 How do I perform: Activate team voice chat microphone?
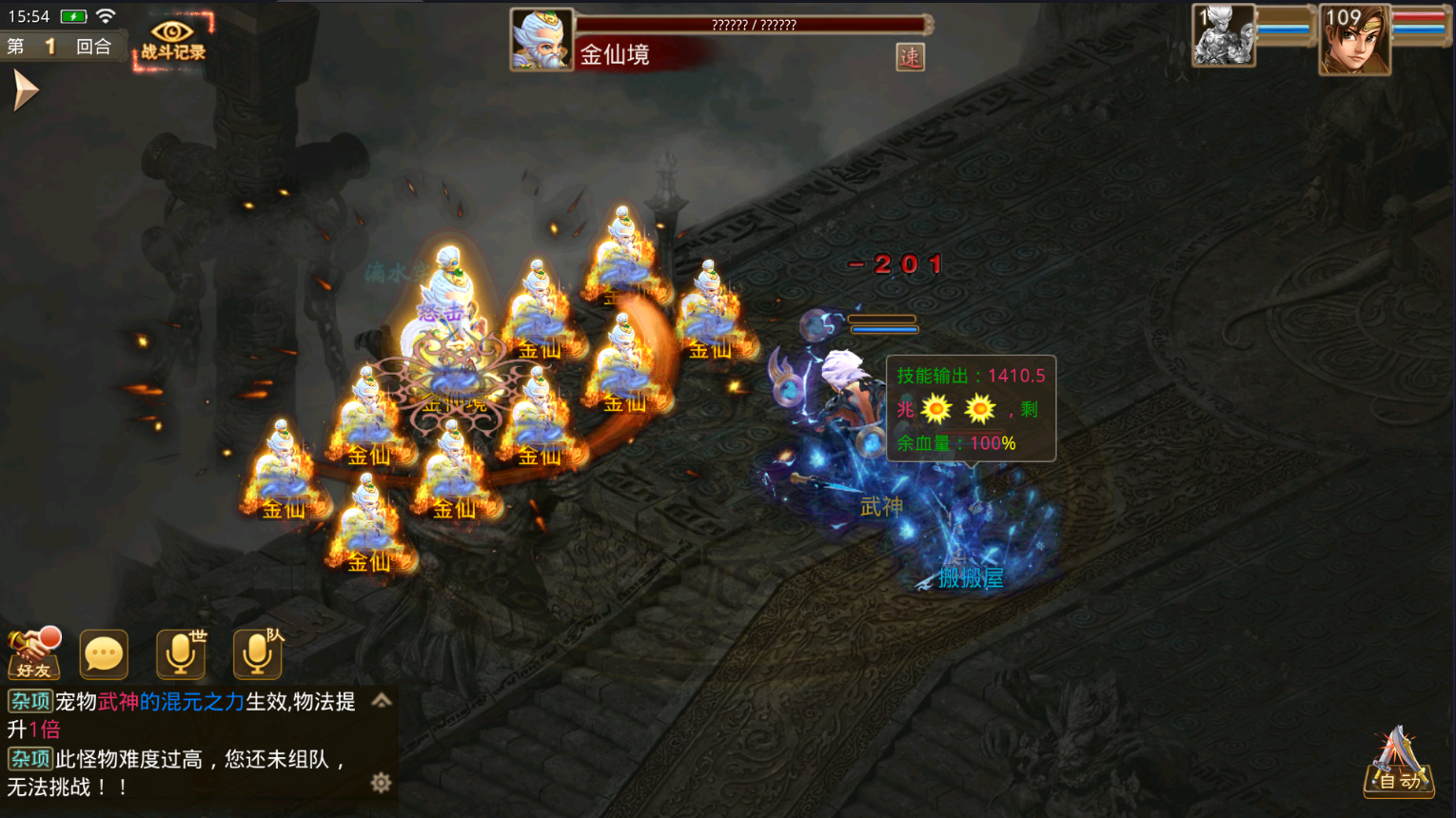(258, 653)
